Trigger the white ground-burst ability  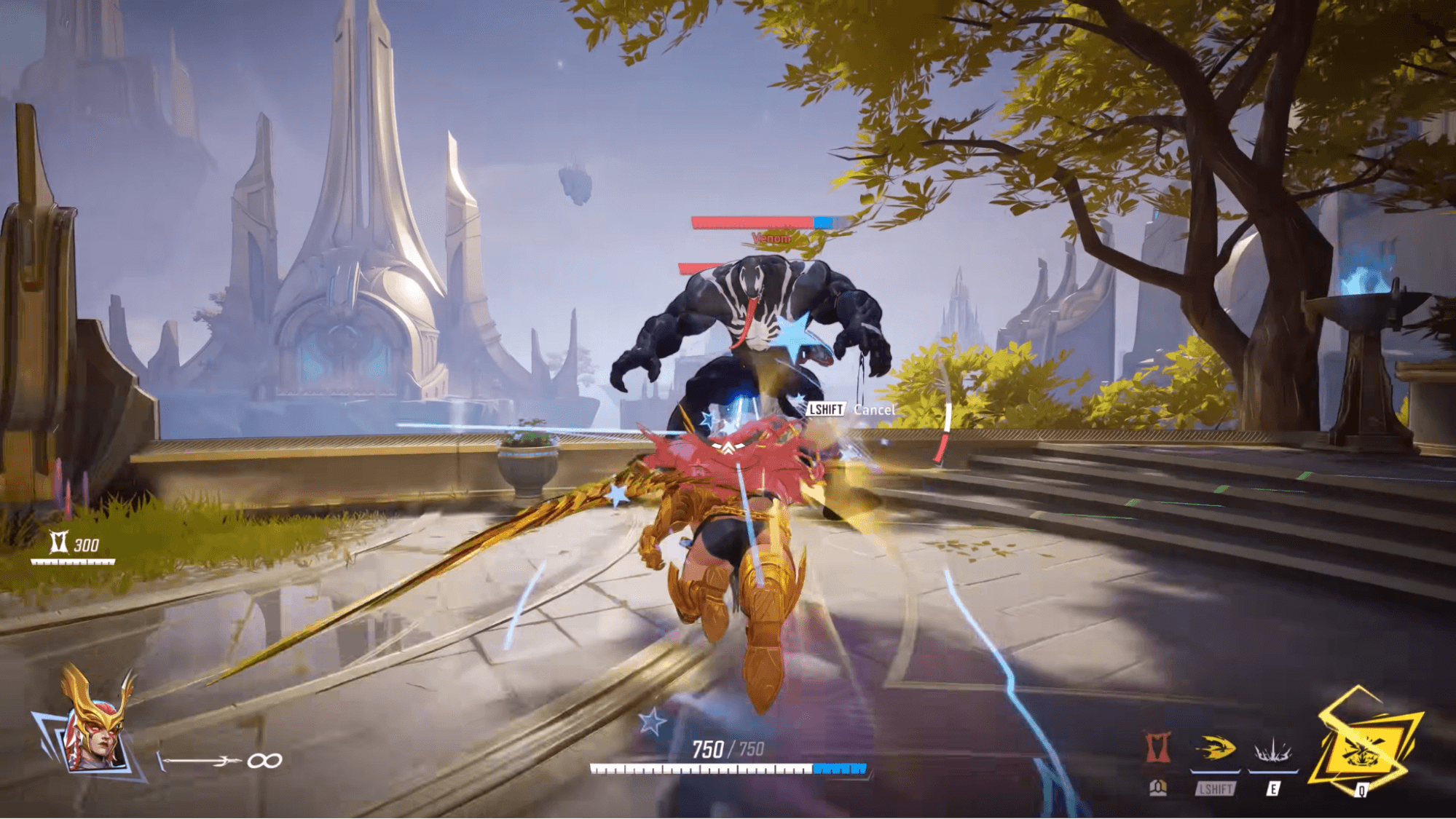[x=1272, y=751]
